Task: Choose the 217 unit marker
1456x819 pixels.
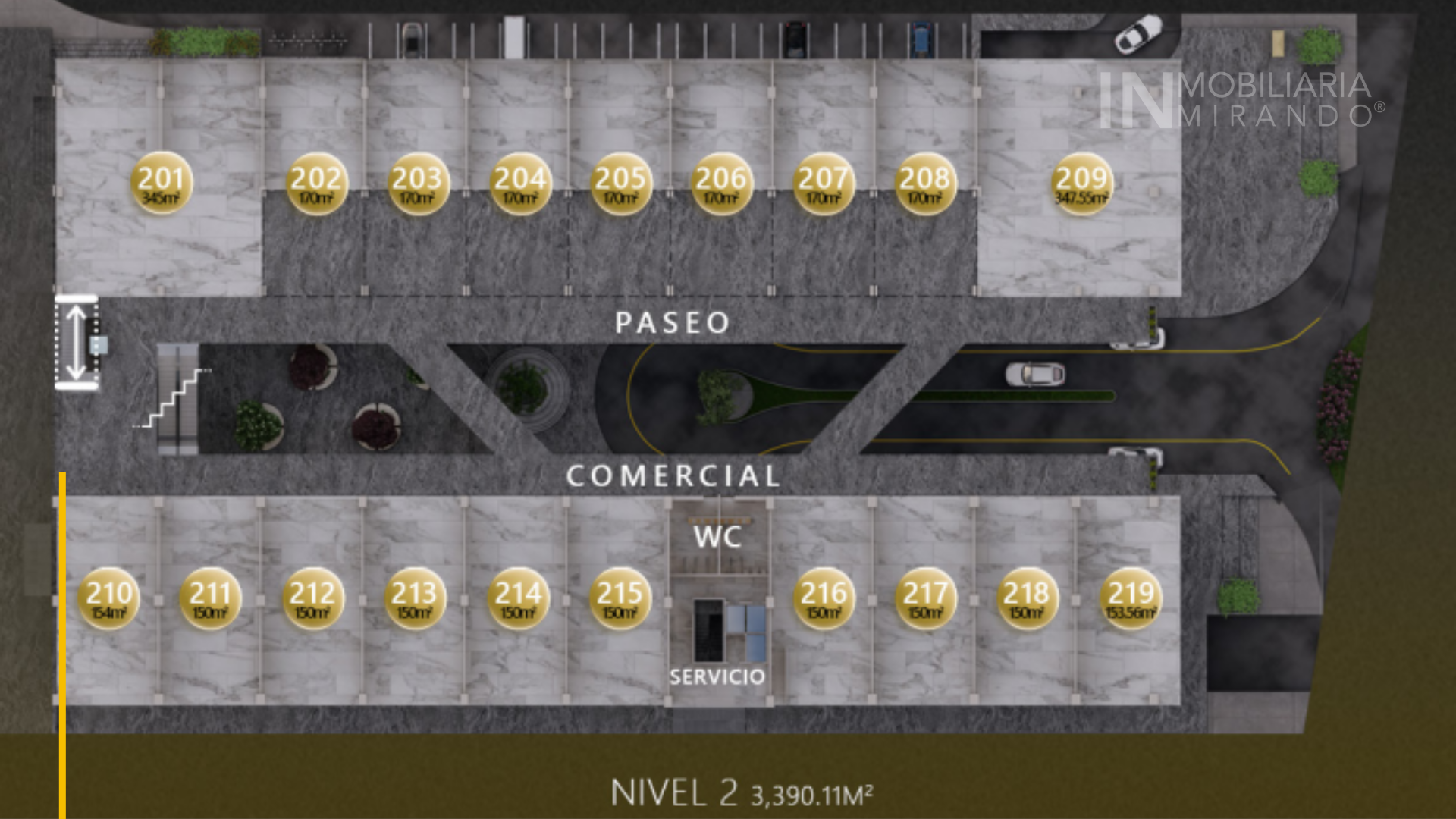Action: 926,598
